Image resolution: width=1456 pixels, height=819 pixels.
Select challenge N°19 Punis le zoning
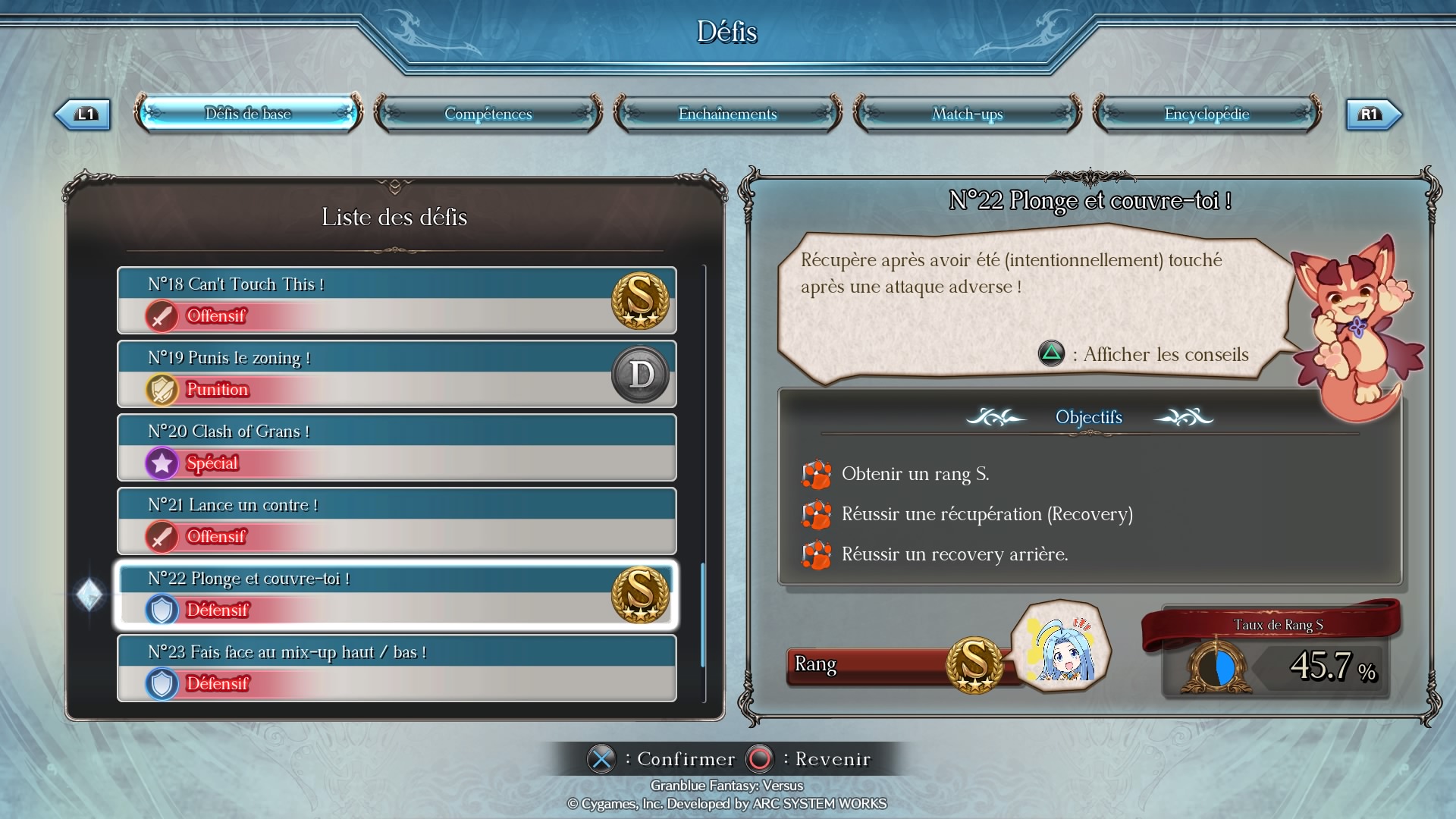397,374
